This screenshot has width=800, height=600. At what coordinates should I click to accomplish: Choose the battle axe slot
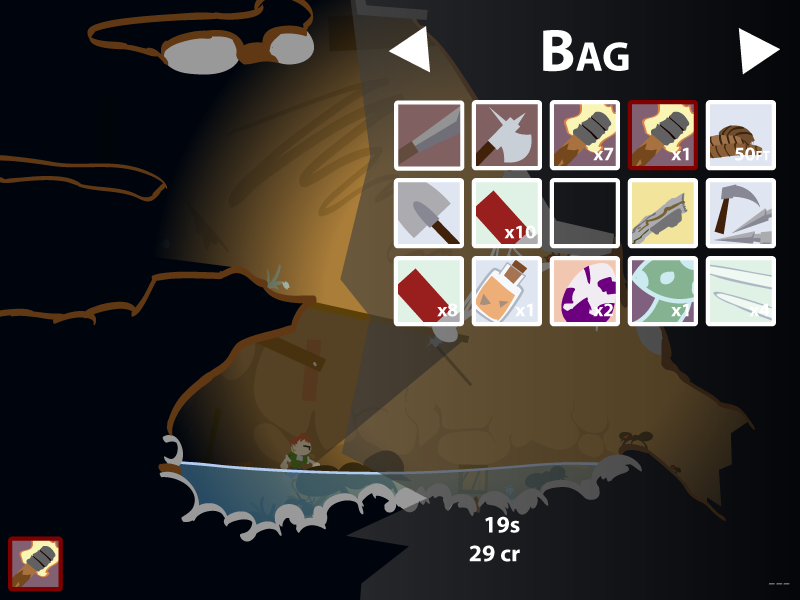click(507, 135)
